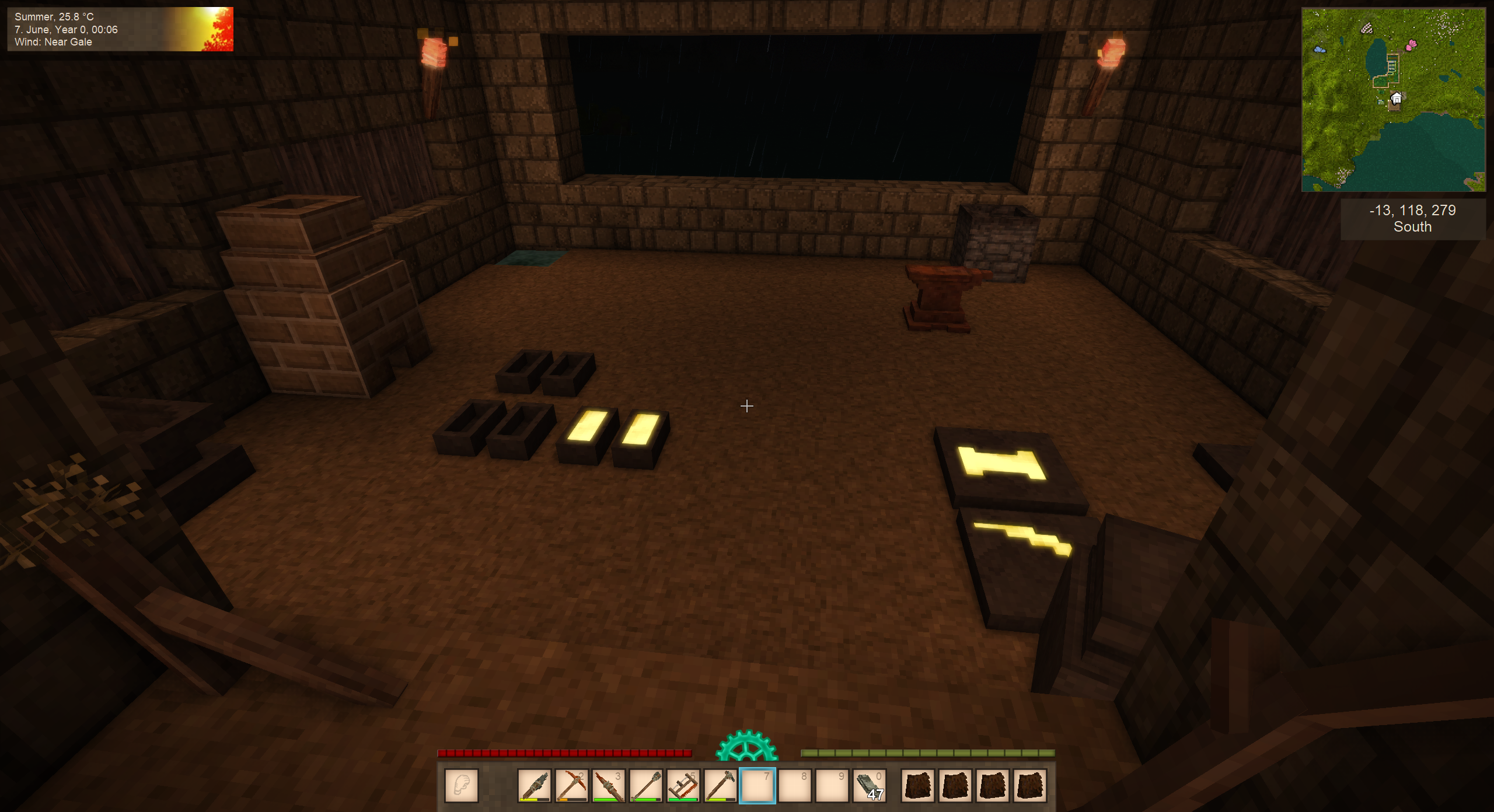The height and width of the screenshot is (812, 1494).
Task: Click the blue cluster marker on minimap
Action: (x=1319, y=50)
